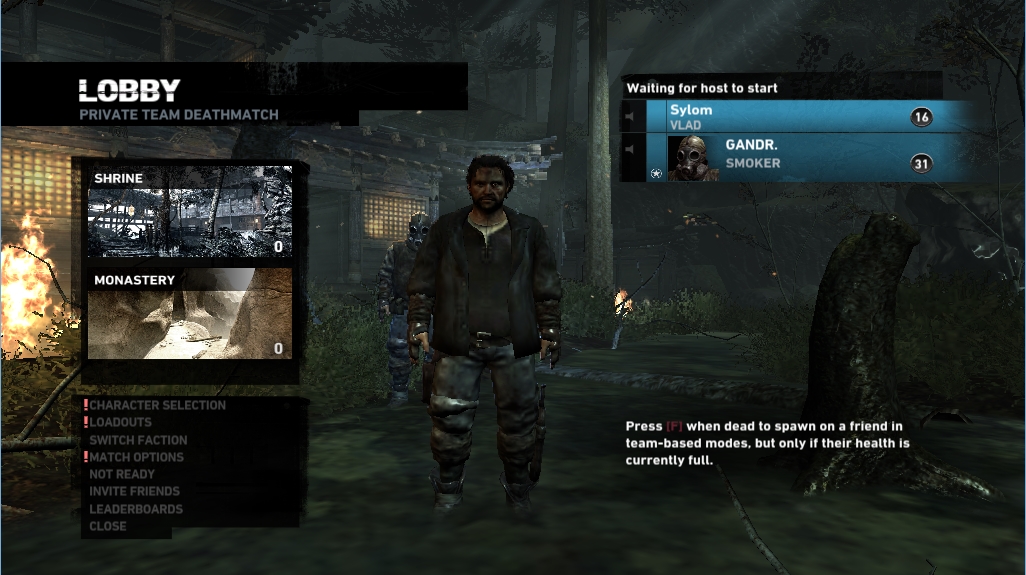The image size is (1026, 575).
Task: Toggle the Not Ready status
Action: pos(122,474)
